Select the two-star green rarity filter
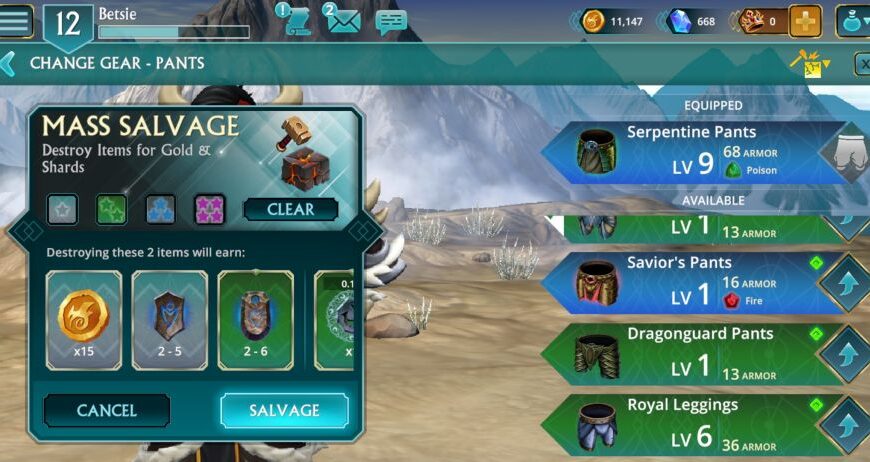The image size is (870, 462). (x=111, y=209)
